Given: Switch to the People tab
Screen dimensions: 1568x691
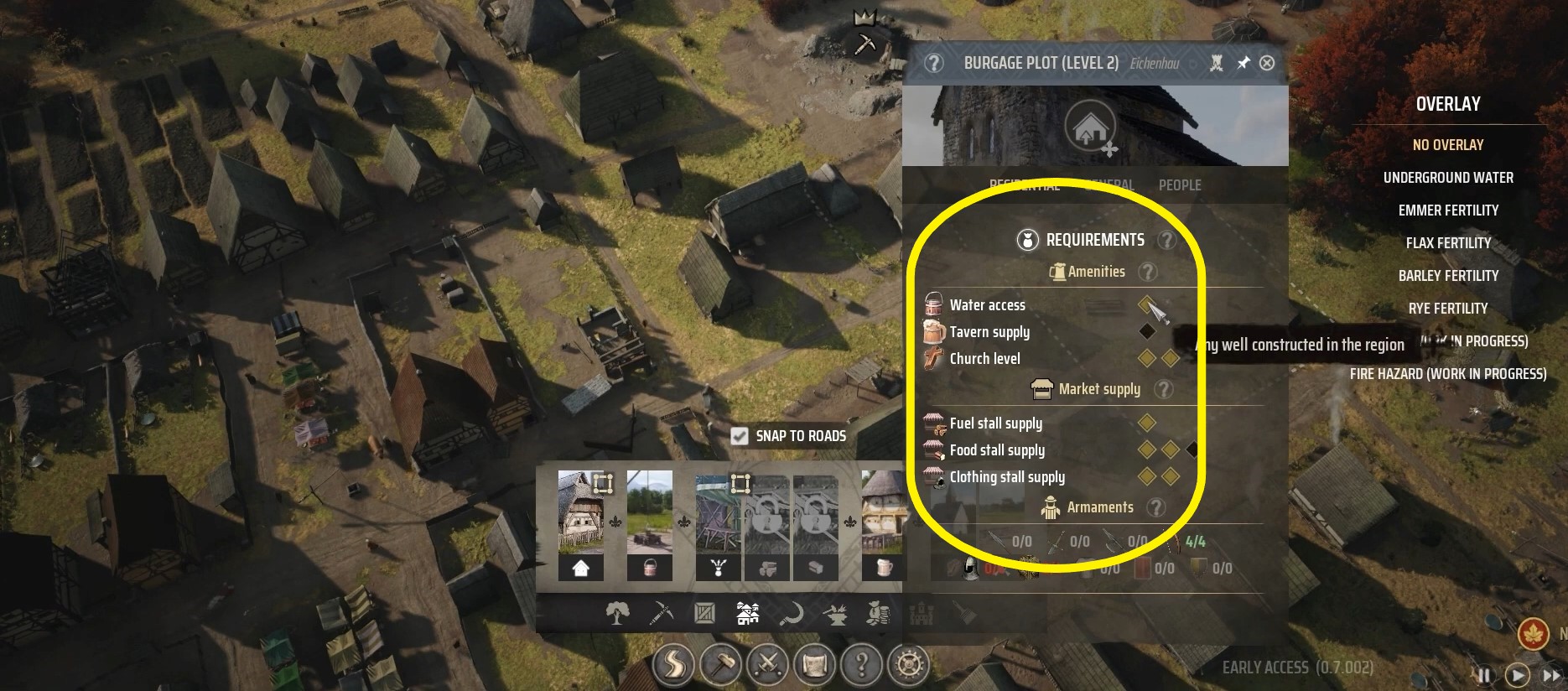Looking at the screenshot, I should [x=1180, y=185].
